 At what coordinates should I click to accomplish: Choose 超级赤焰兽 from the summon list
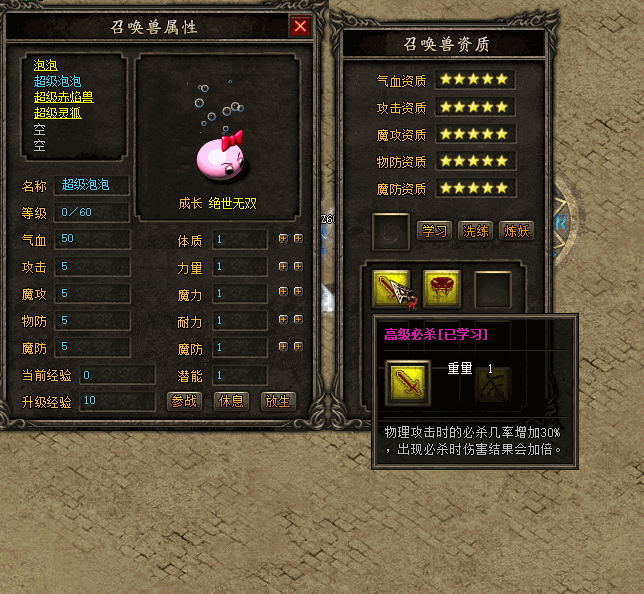pyautogui.click(x=64, y=97)
